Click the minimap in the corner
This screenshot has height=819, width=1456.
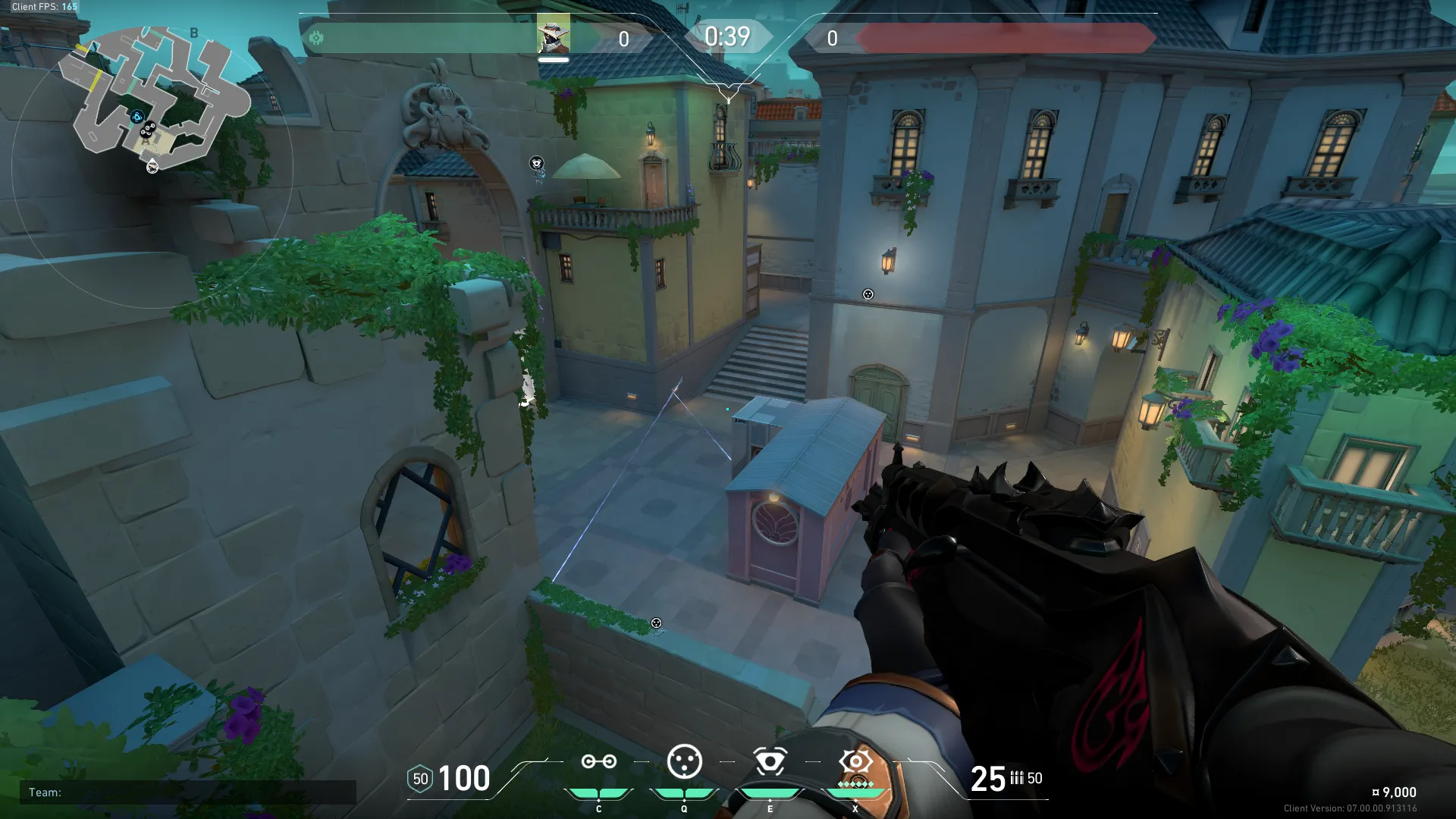point(152,99)
